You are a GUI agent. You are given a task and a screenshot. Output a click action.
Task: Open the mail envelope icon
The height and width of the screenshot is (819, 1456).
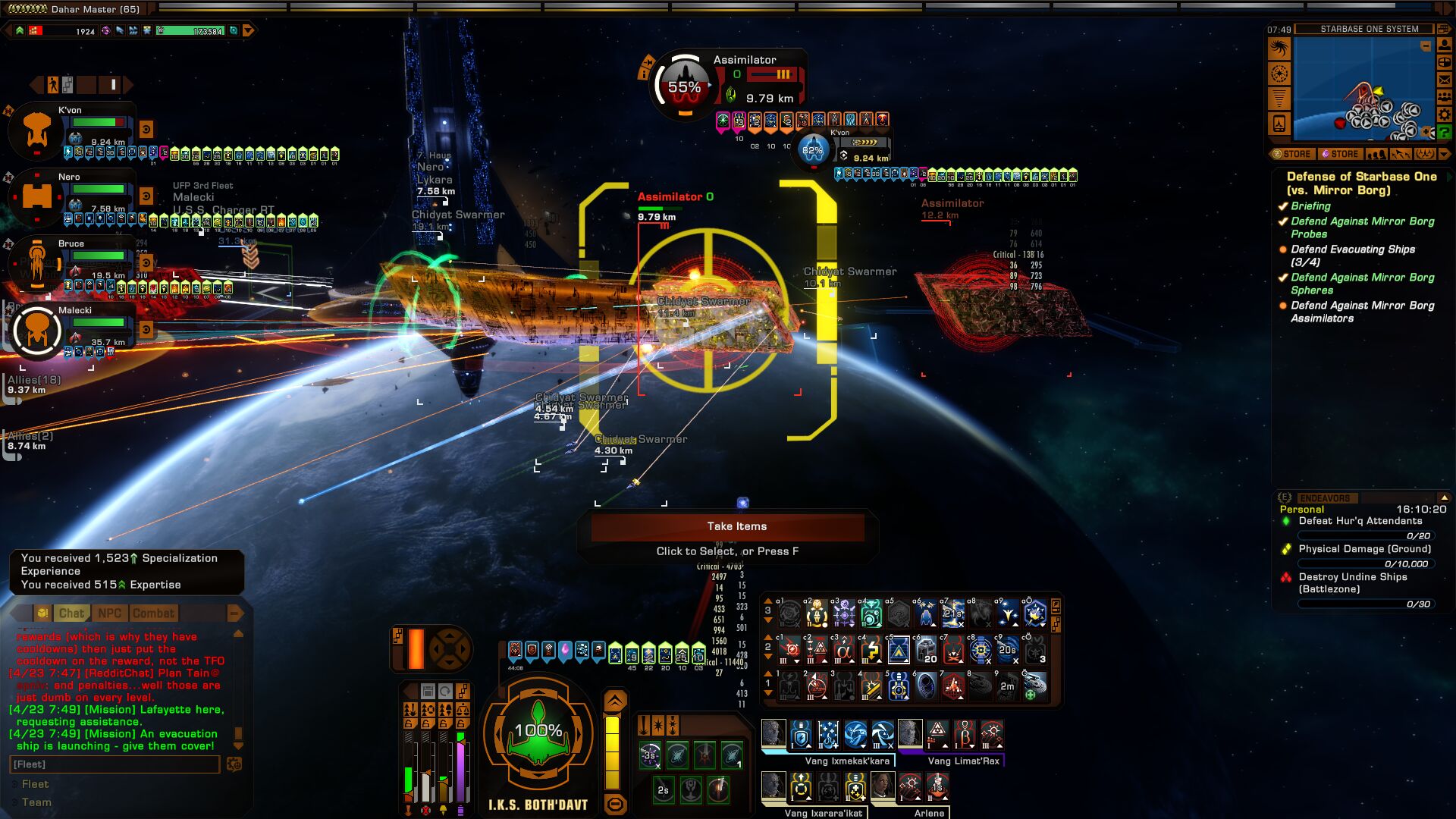pyautogui.click(x=1444, y=80)
